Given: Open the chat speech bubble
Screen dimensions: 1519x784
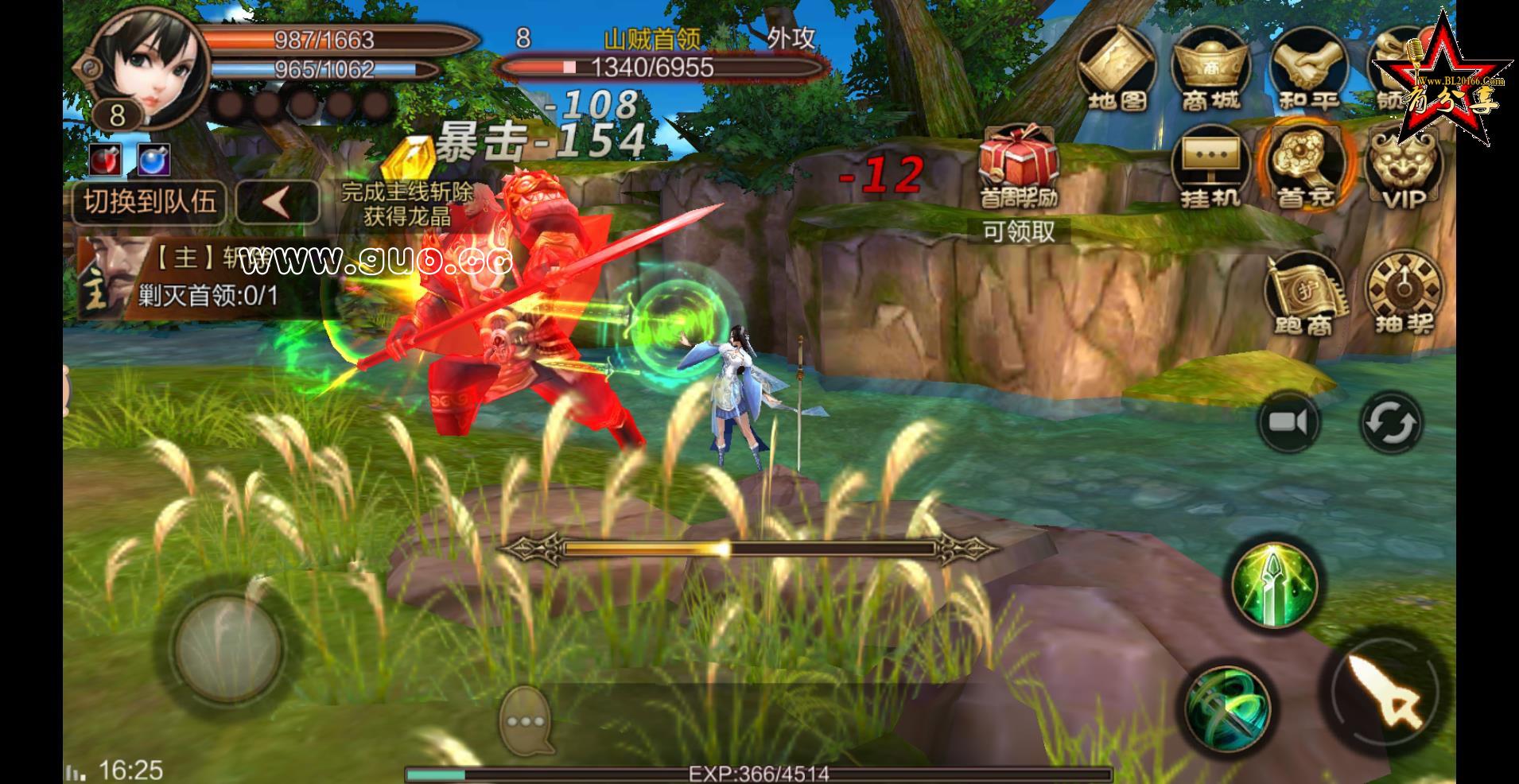Looking at the screenshot, I should (526, 721).
